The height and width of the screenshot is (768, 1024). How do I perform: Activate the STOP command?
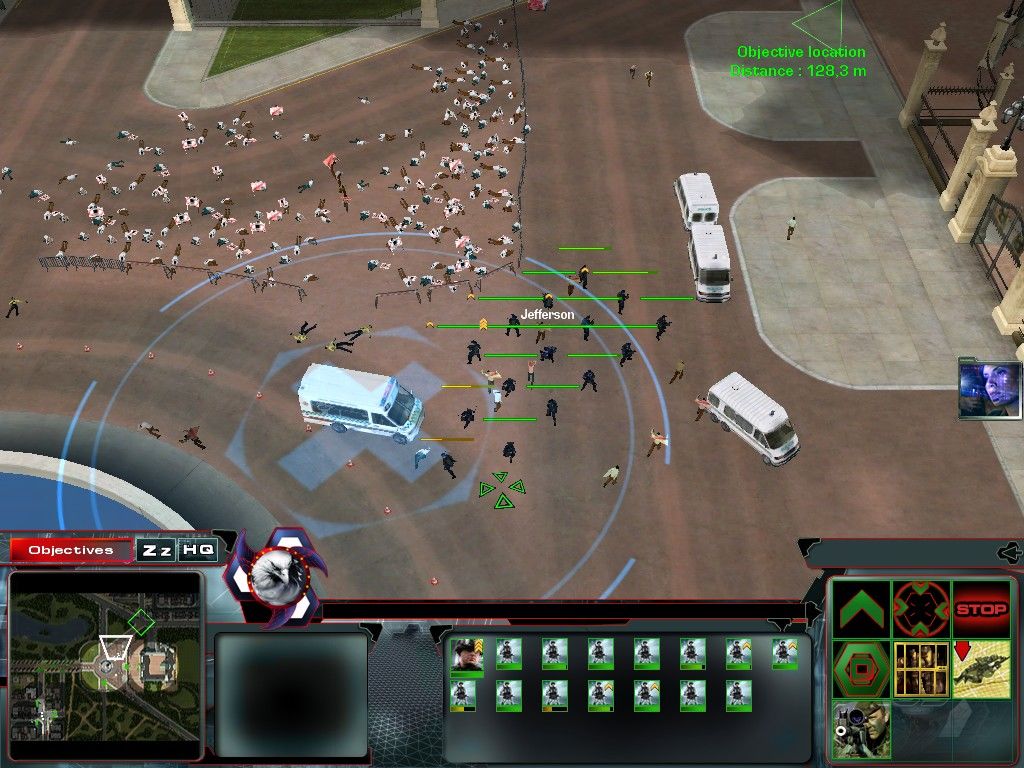981,609
